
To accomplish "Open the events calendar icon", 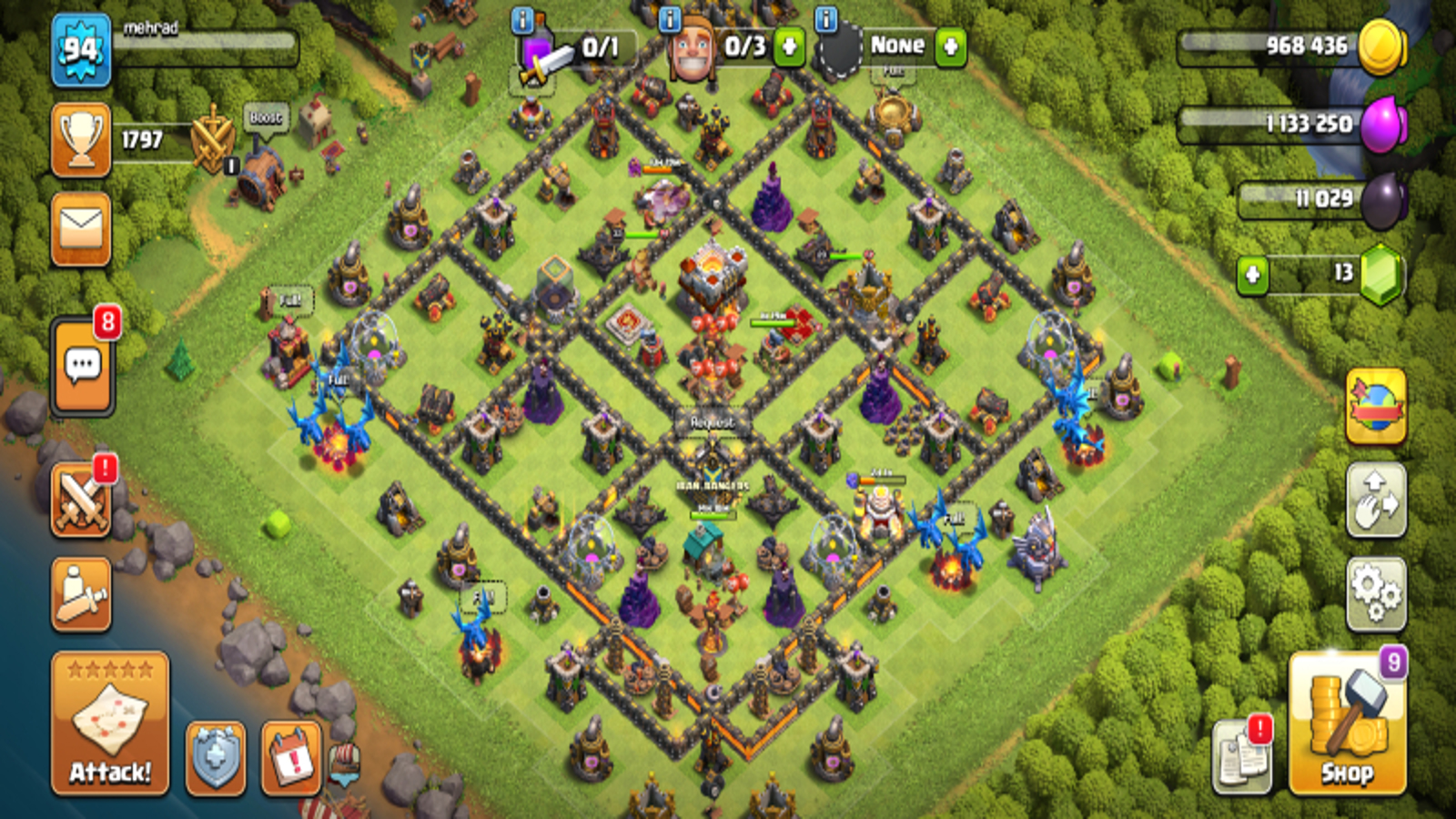I will click(x=291, y=757).
